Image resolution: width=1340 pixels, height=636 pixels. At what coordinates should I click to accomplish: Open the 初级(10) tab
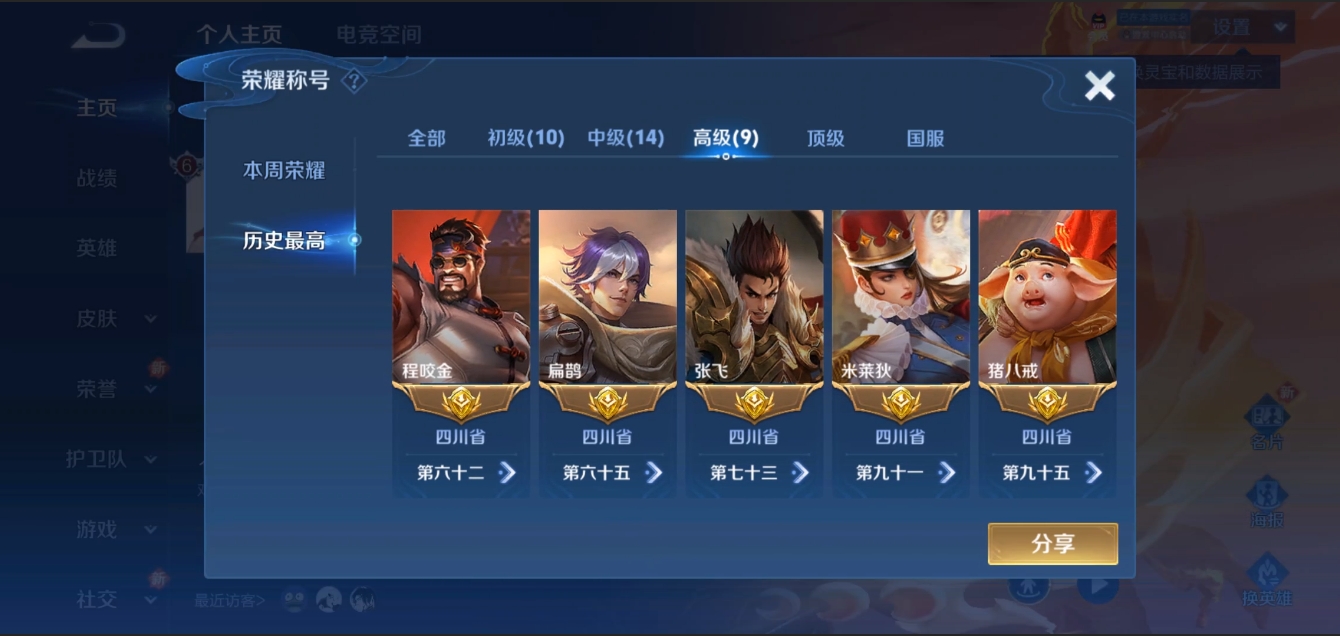526,138
